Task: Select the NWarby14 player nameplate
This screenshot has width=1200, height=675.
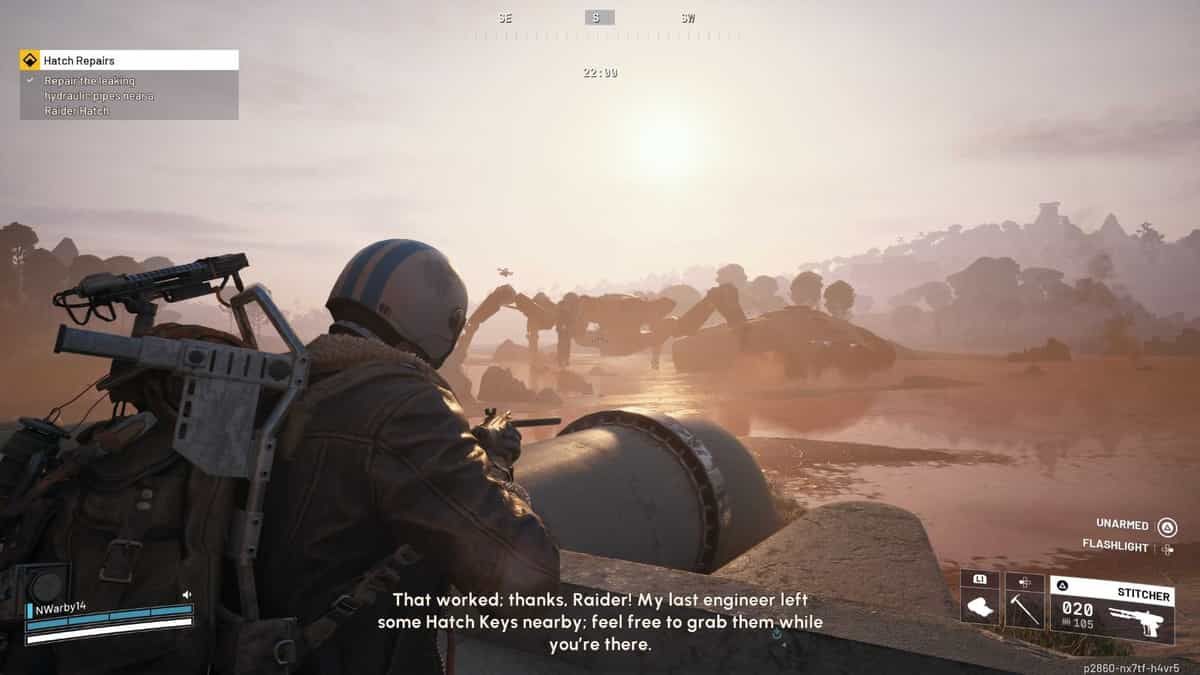Action: pos(61,607)
